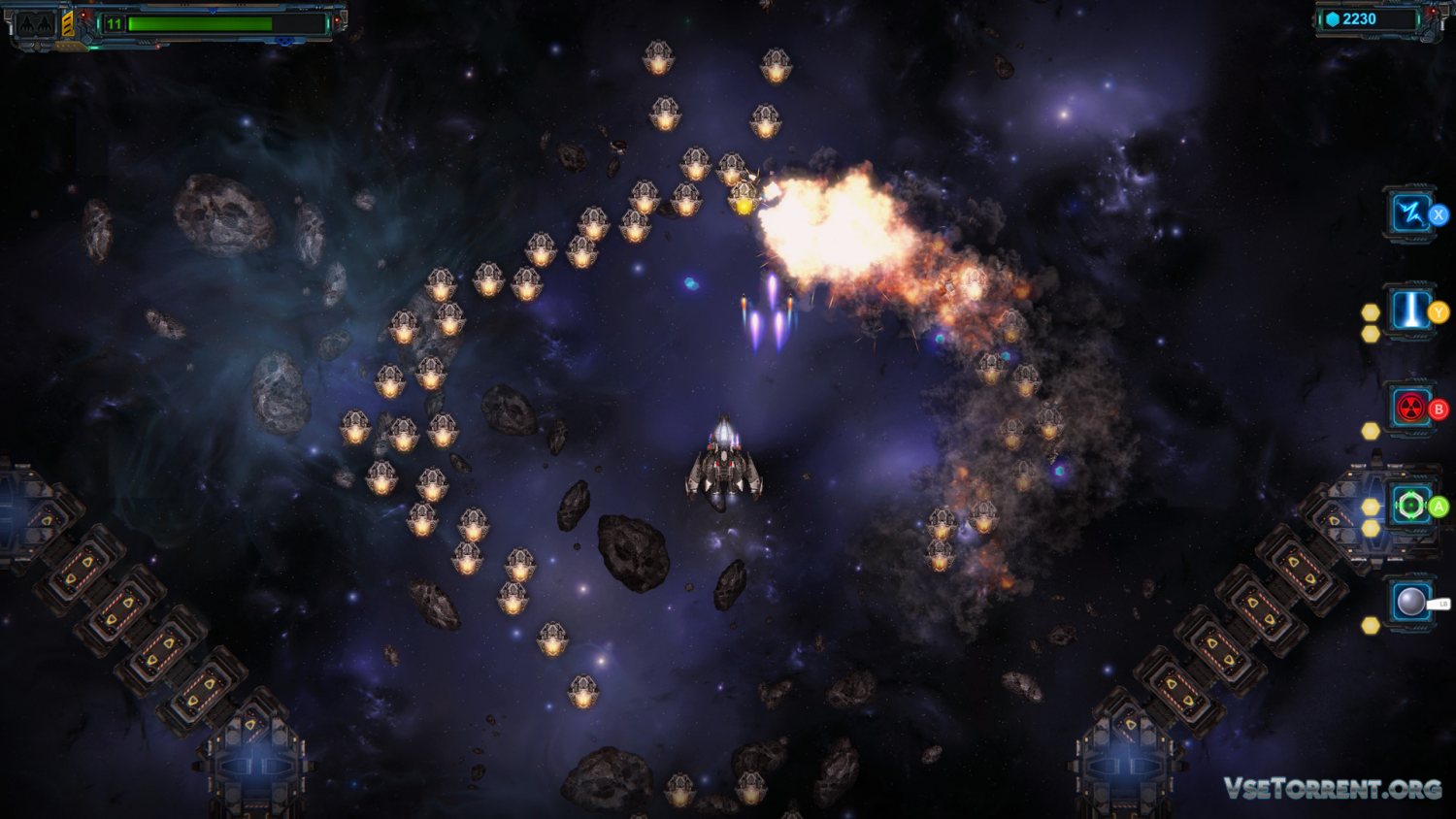Fire the blue laser beam ability
Viewport: 1456px width, 819px height.
coord(1410,311)
